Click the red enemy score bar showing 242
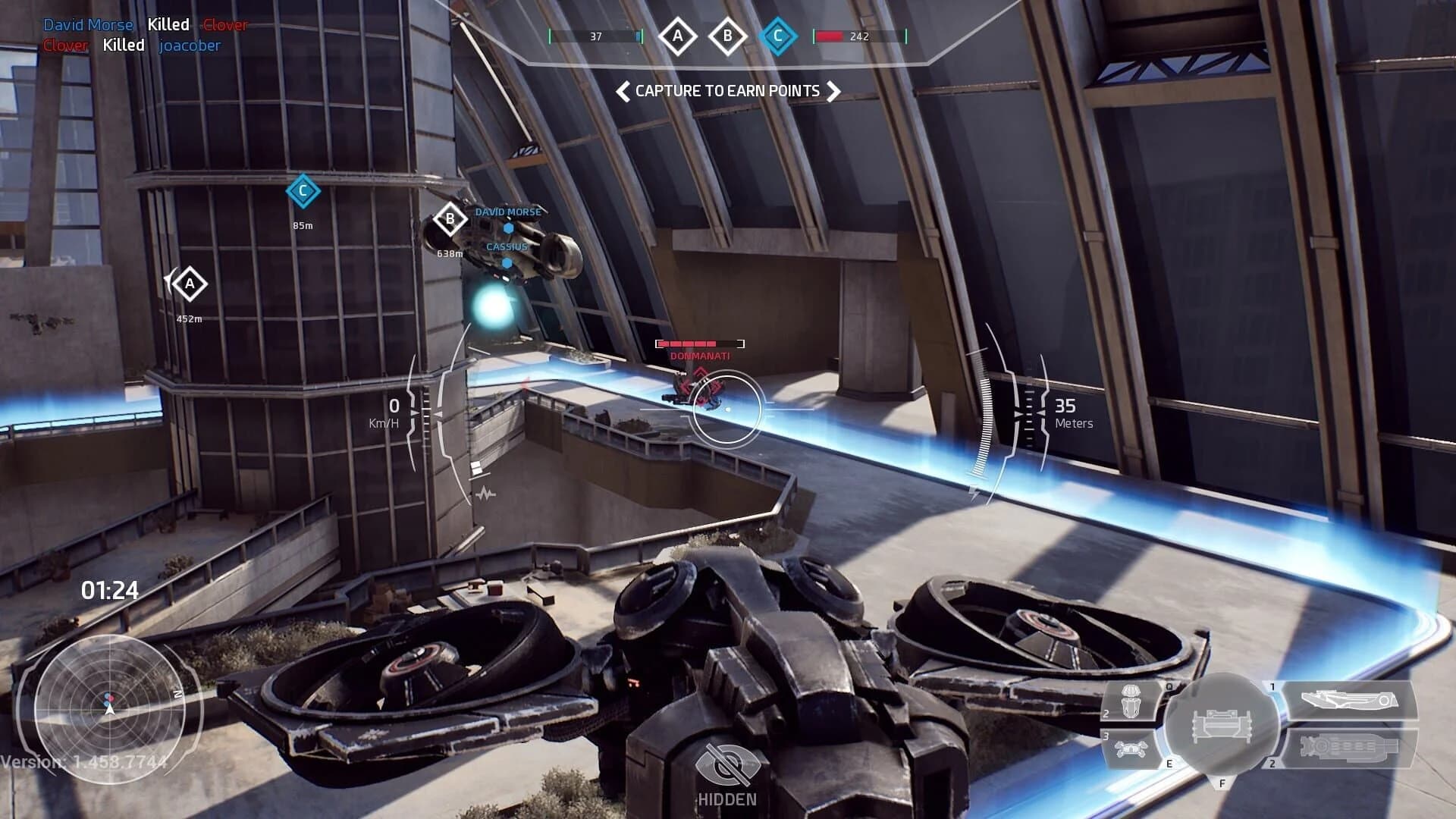Screen dimensions: 1456x819 (x=843, y=34)
